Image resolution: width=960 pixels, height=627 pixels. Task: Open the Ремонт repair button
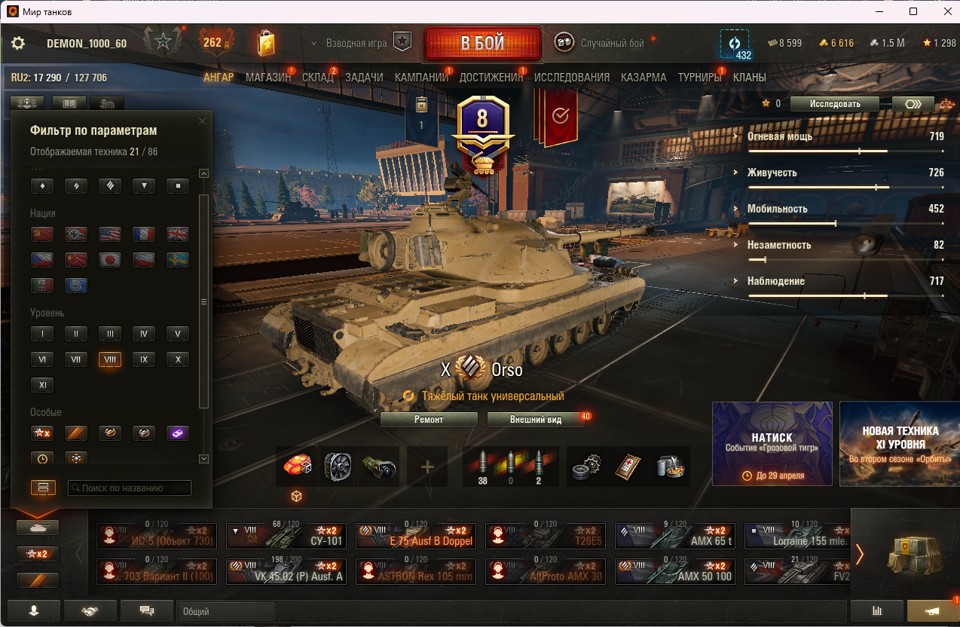pos(429,419)
